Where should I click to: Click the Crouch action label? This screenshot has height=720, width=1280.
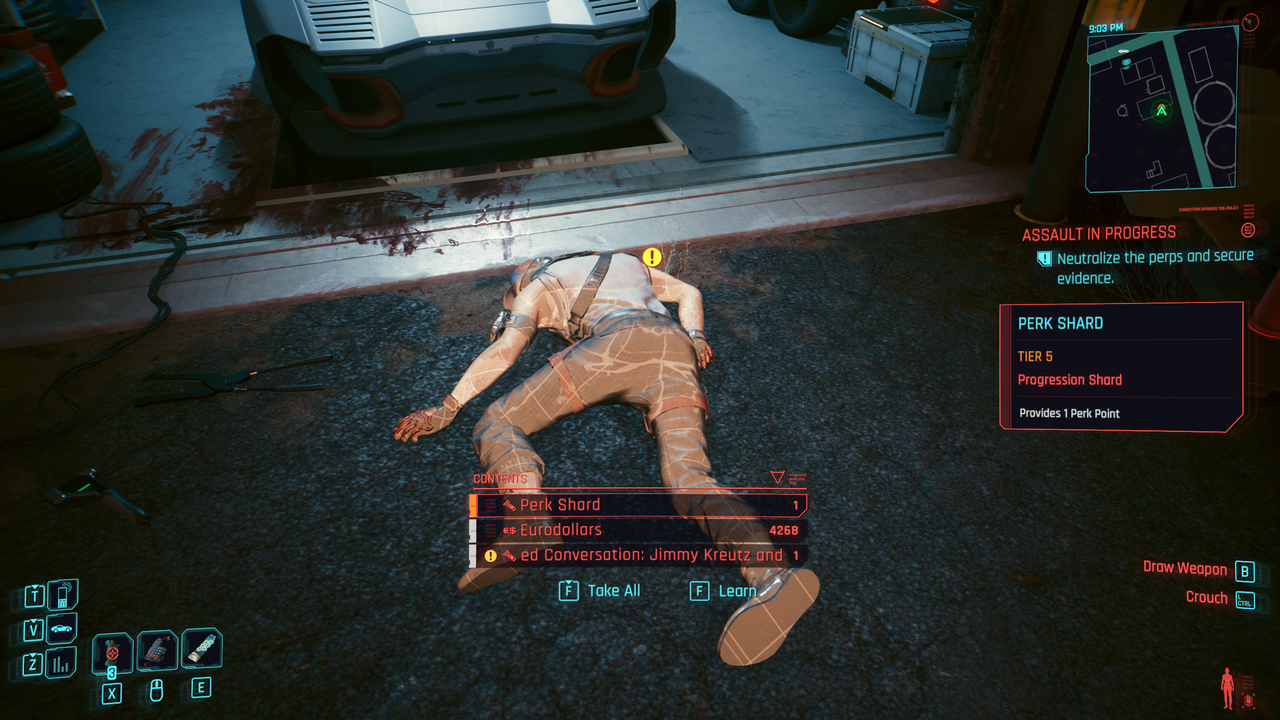[1206, 597]
